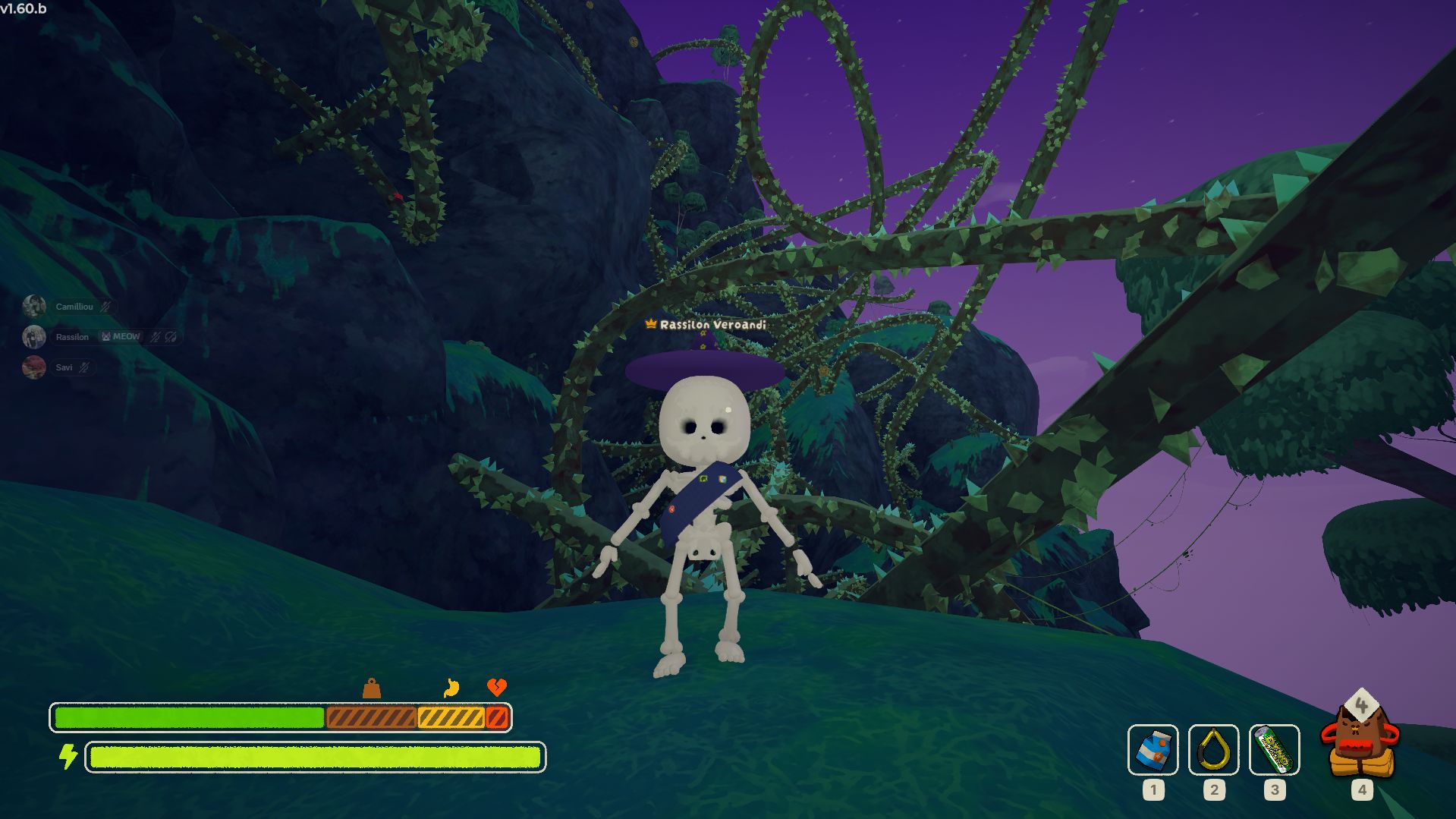Select the green energy drink can slot
This screenshot has height=819, width=1456.
tap(1274, 750)
